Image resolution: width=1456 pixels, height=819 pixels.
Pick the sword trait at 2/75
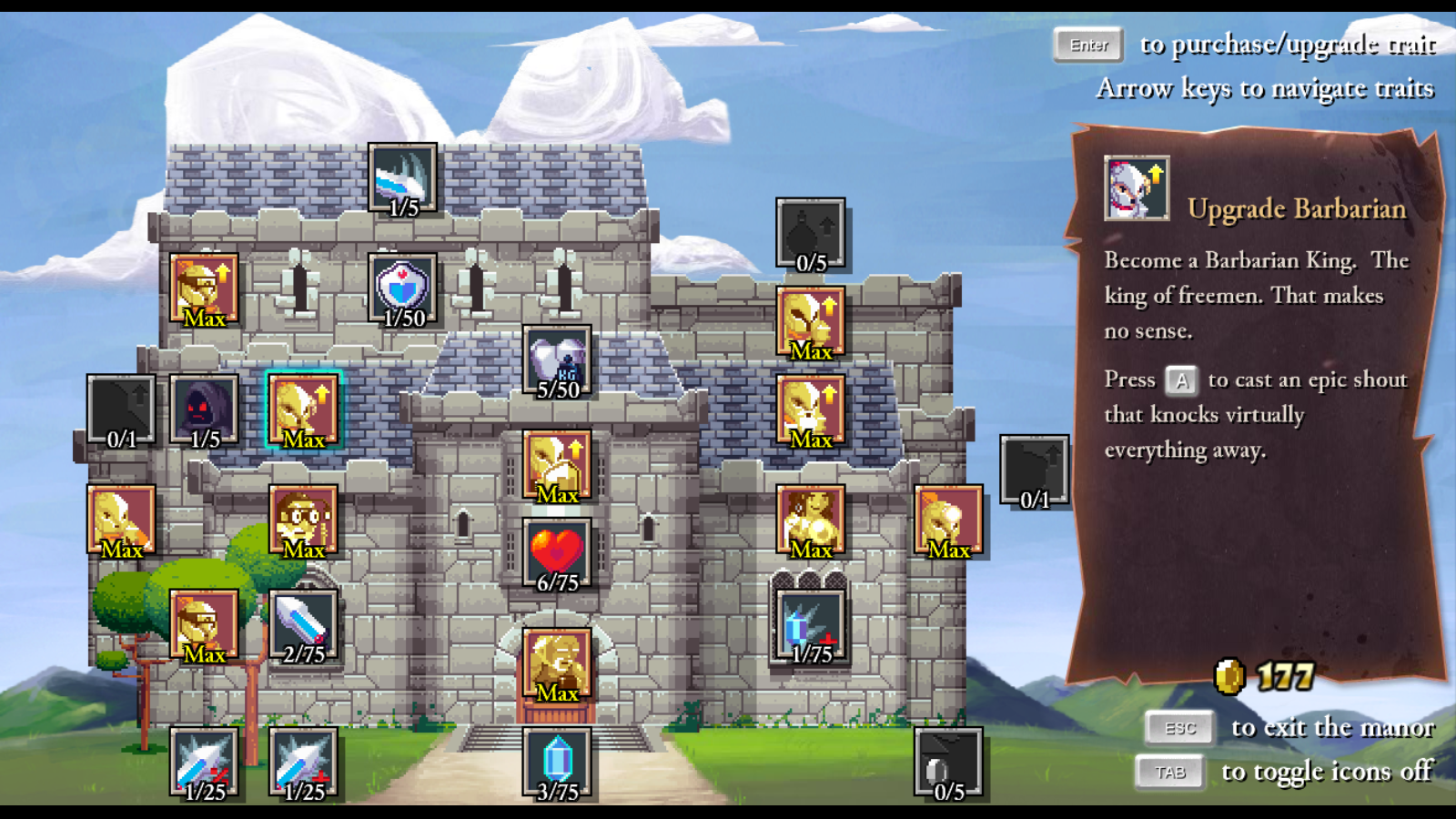coord(304,625)
